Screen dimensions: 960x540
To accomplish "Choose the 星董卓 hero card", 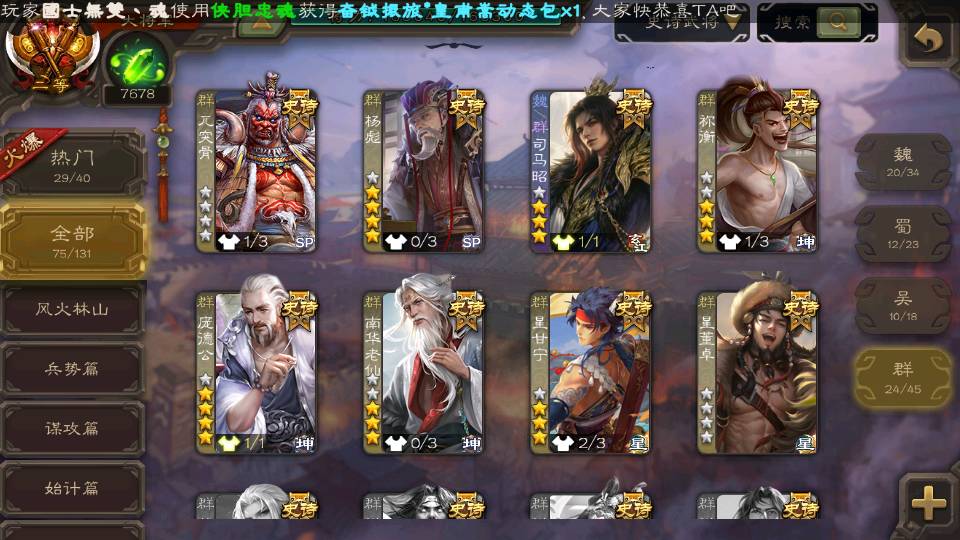I will (758, 372).
